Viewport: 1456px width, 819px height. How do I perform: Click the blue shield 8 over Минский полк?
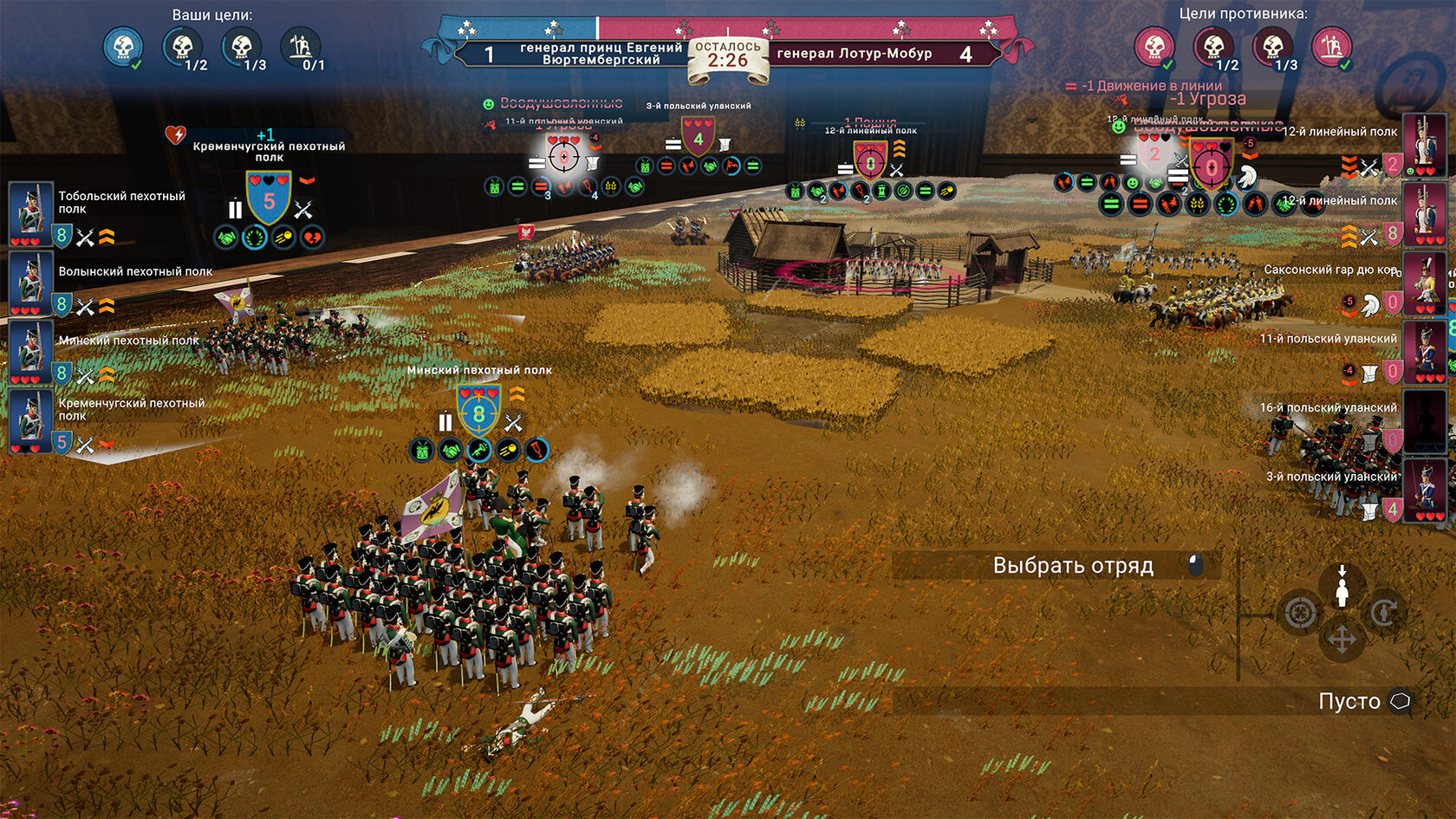pos(478,413)
